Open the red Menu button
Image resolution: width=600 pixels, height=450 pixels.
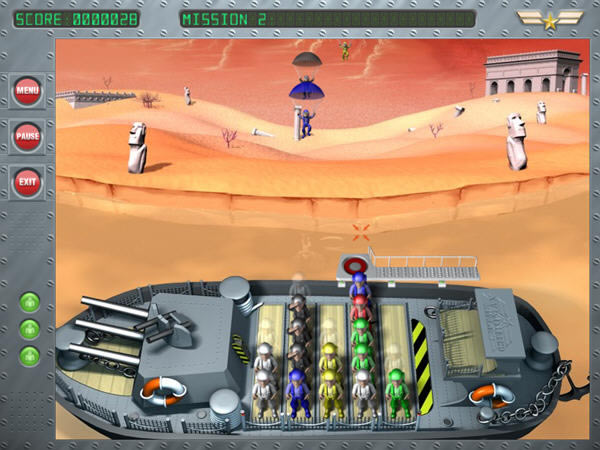[27, 91]
